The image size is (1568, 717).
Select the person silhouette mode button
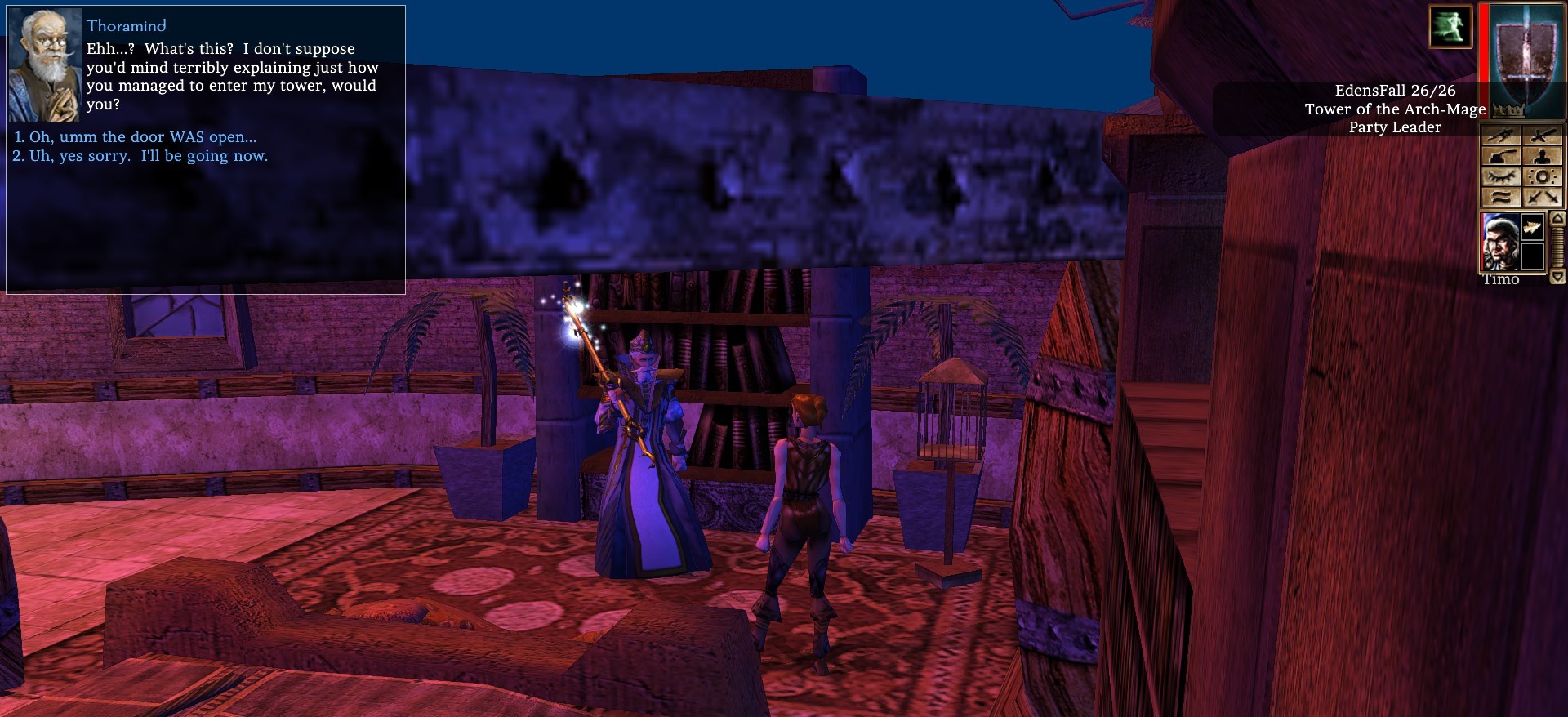[1543, 157]
